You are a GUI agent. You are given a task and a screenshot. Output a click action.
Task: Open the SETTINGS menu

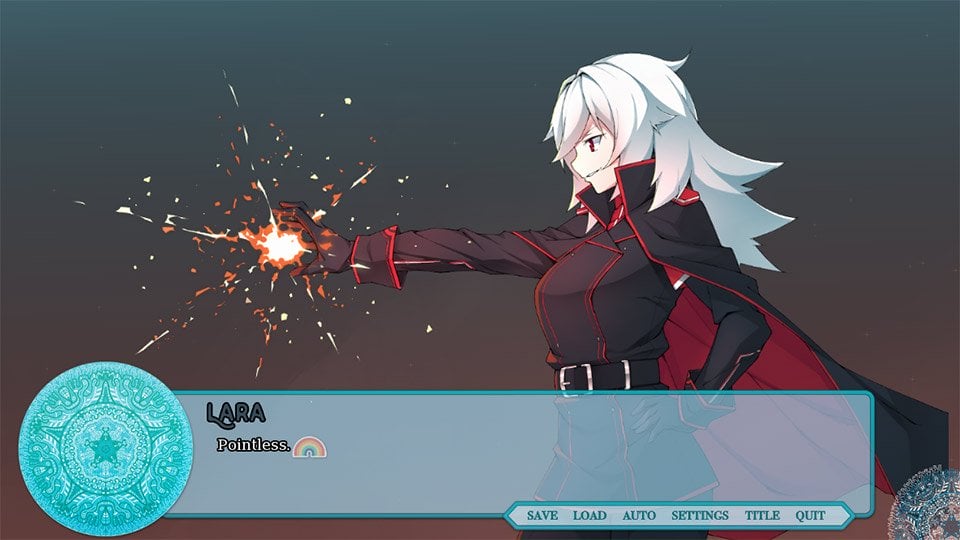click(x=700, y=515)
